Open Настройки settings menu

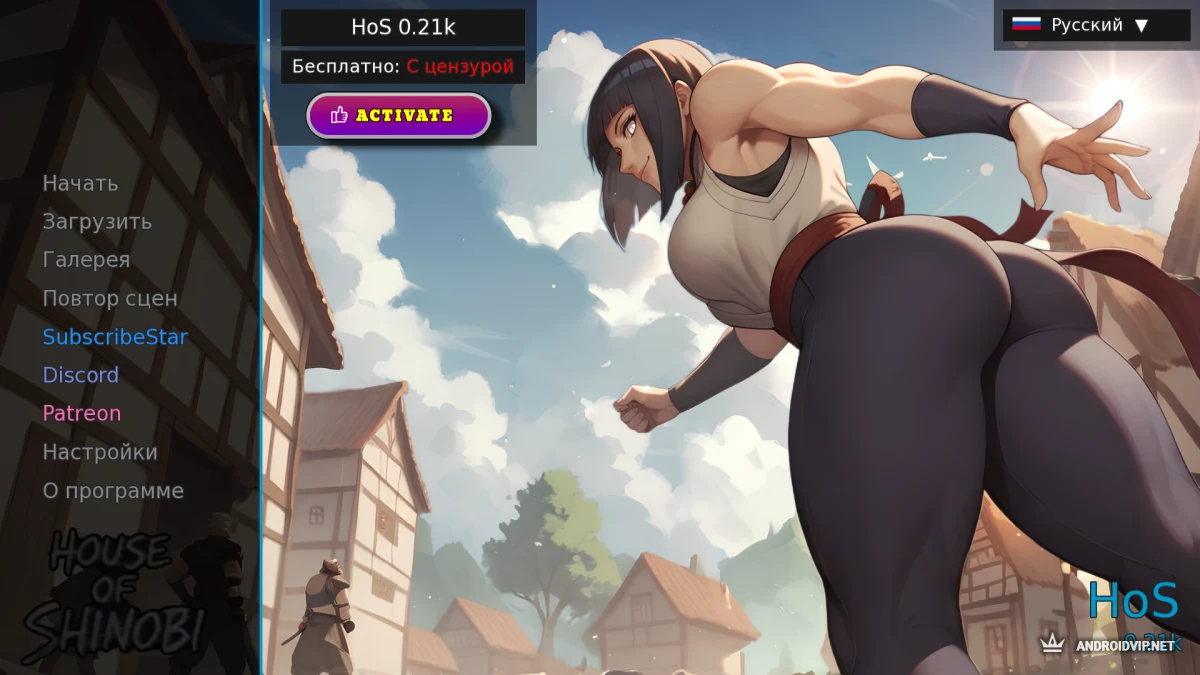pos(100,452)
